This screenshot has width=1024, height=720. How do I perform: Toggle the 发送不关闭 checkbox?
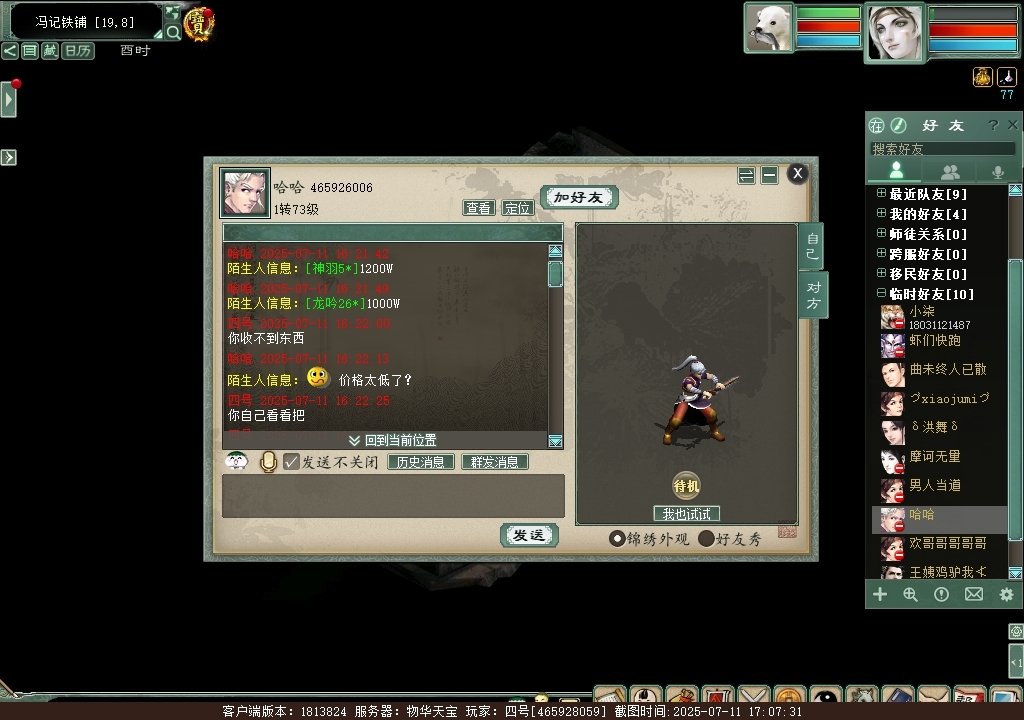pos(292,462)
